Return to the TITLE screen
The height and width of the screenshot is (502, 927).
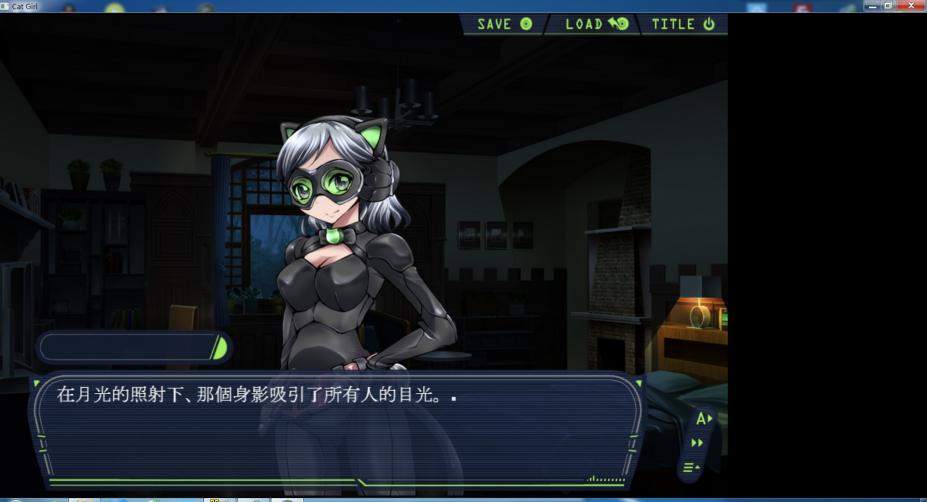click(x=683, y=24)
